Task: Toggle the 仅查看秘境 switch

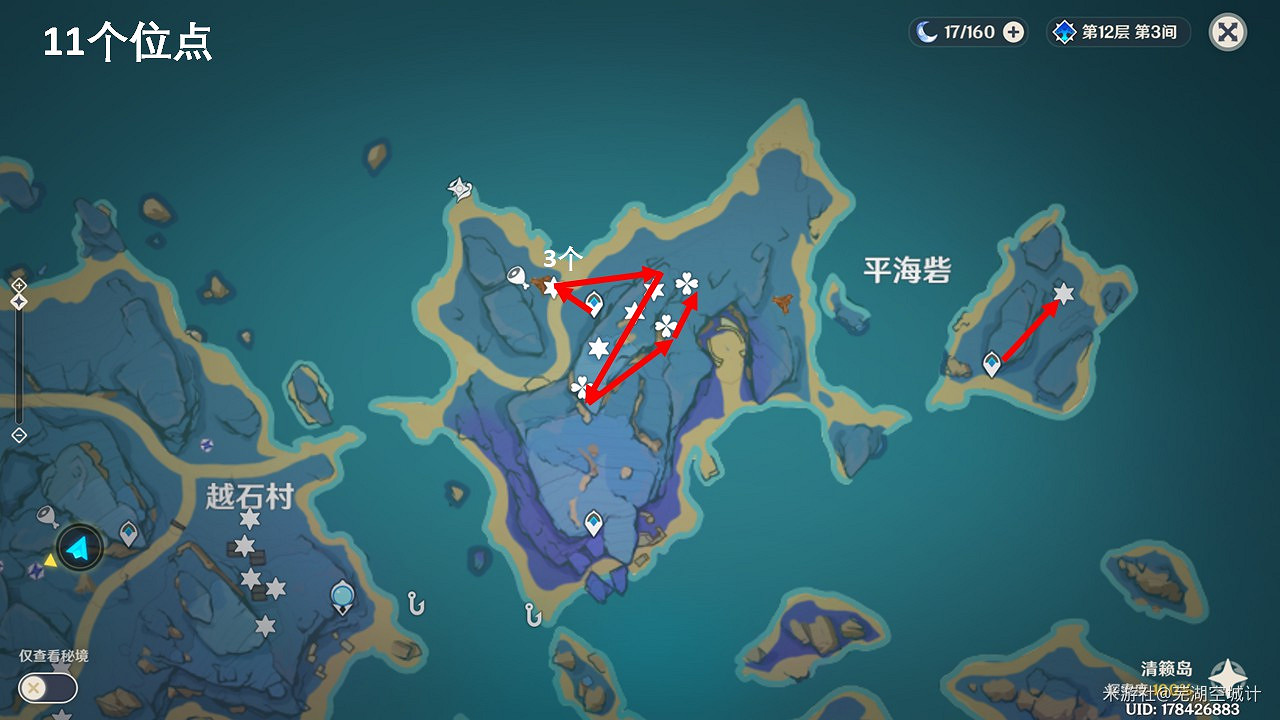Action: point(47,689)
